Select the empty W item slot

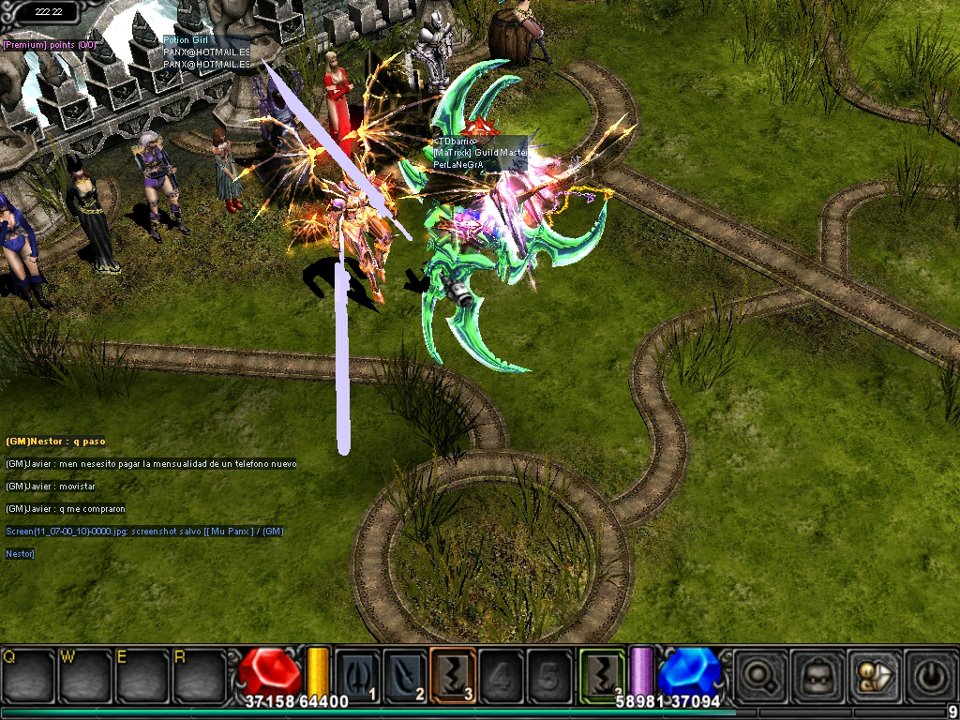point(86,677)
